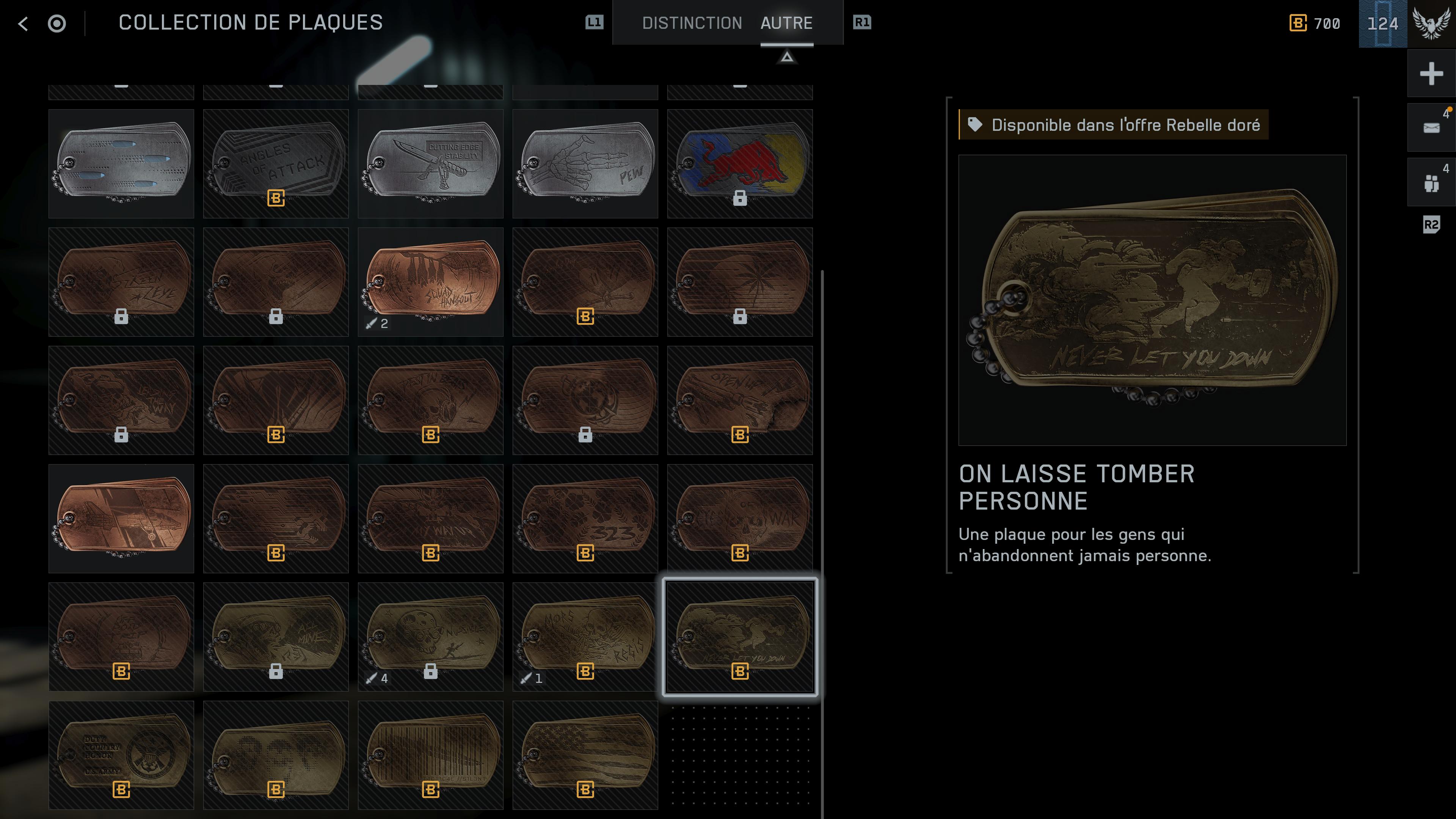This screenshot has height=819, width=1456.
Task: Open the eagle player profile emblem
Action: [1431, 23]
